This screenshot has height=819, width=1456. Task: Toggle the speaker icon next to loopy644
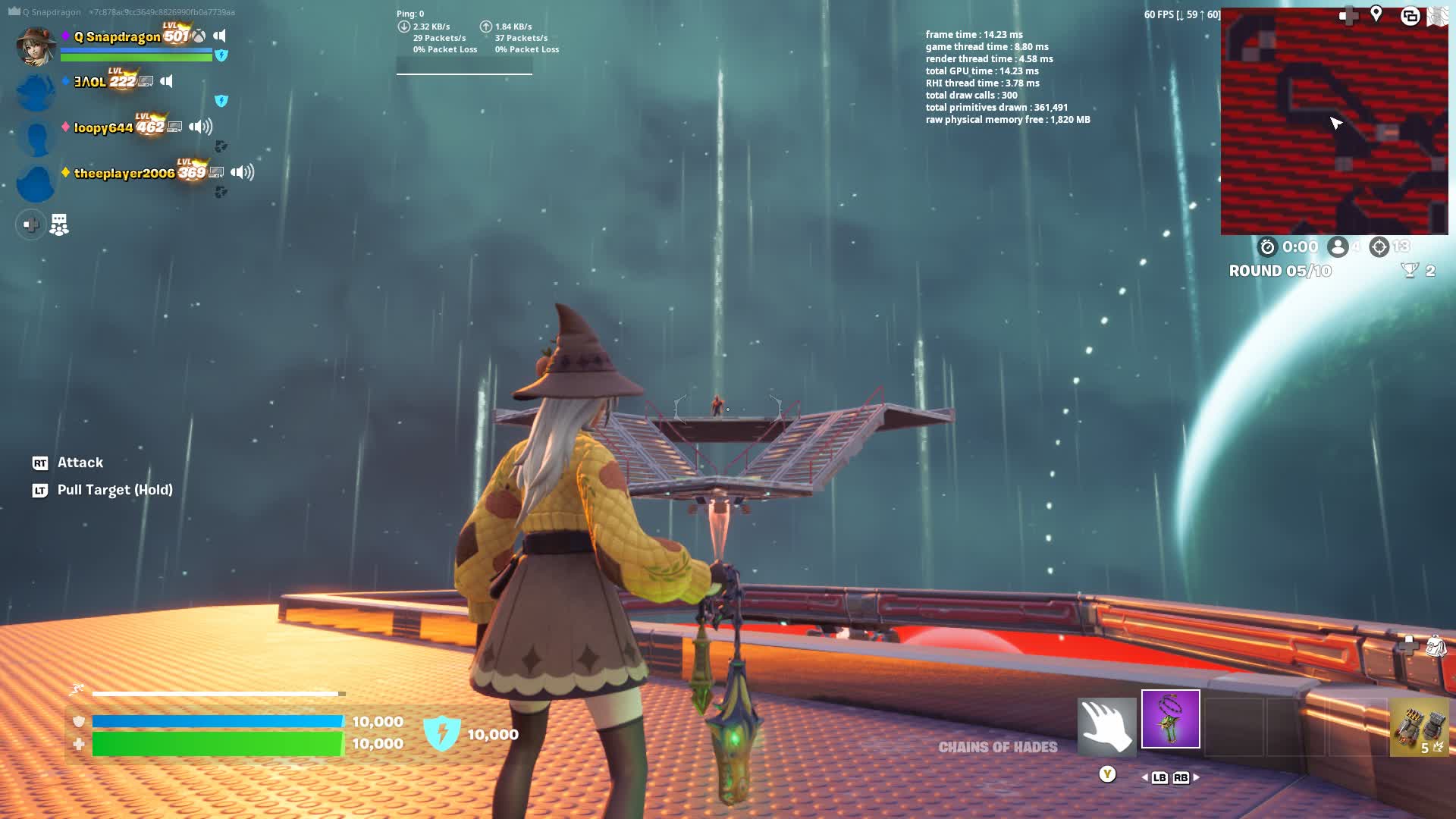[x=200, y=127]
